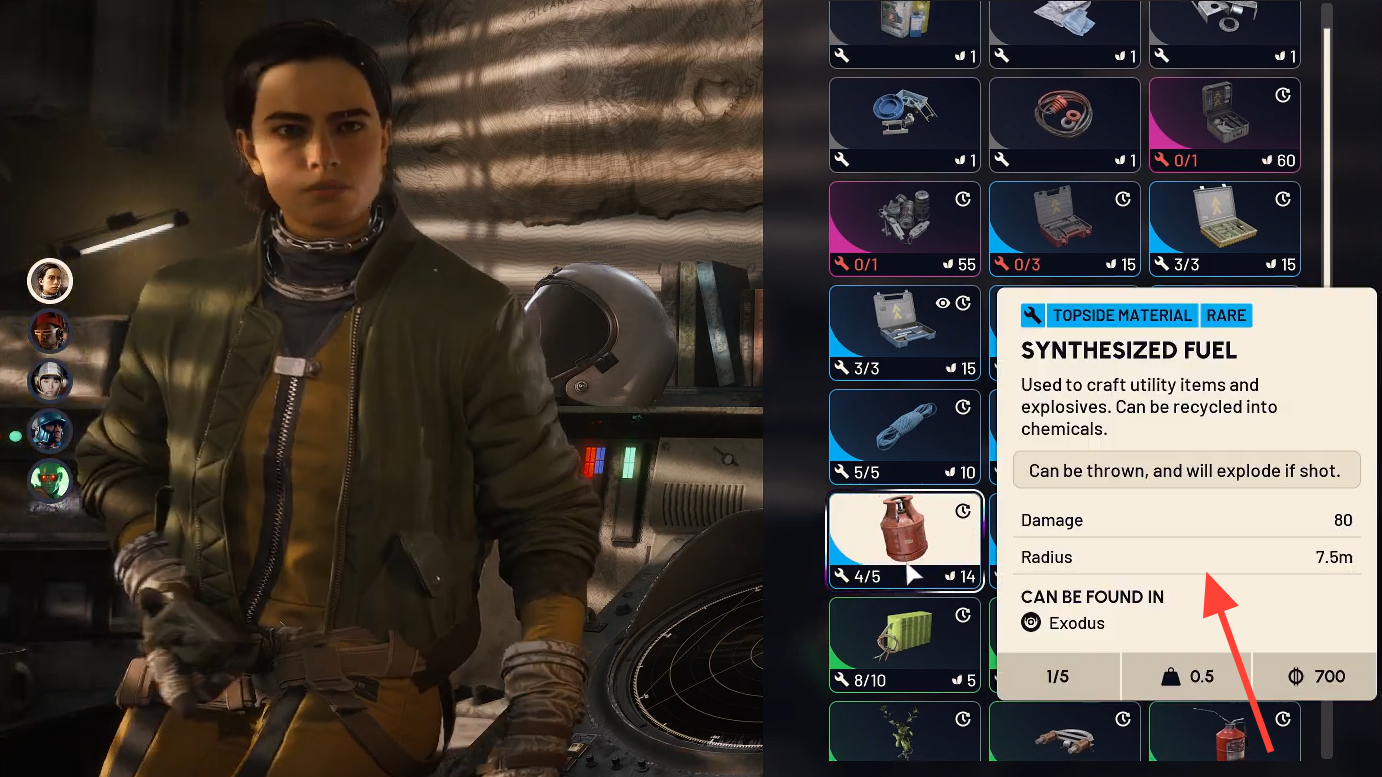Choose the tan toolcase showing 3/3
1382x777 pixels.
click(1224, 228)
